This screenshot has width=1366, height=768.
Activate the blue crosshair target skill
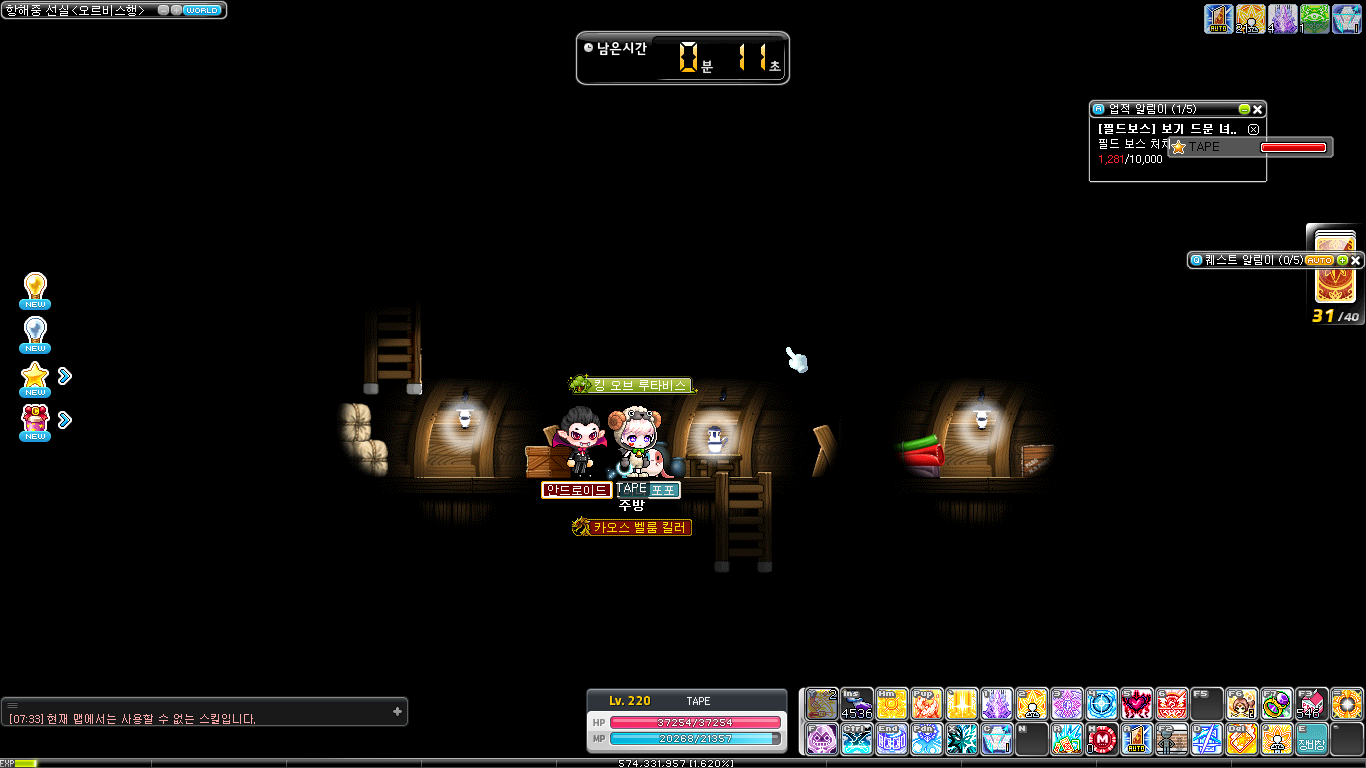(1102, 704)
